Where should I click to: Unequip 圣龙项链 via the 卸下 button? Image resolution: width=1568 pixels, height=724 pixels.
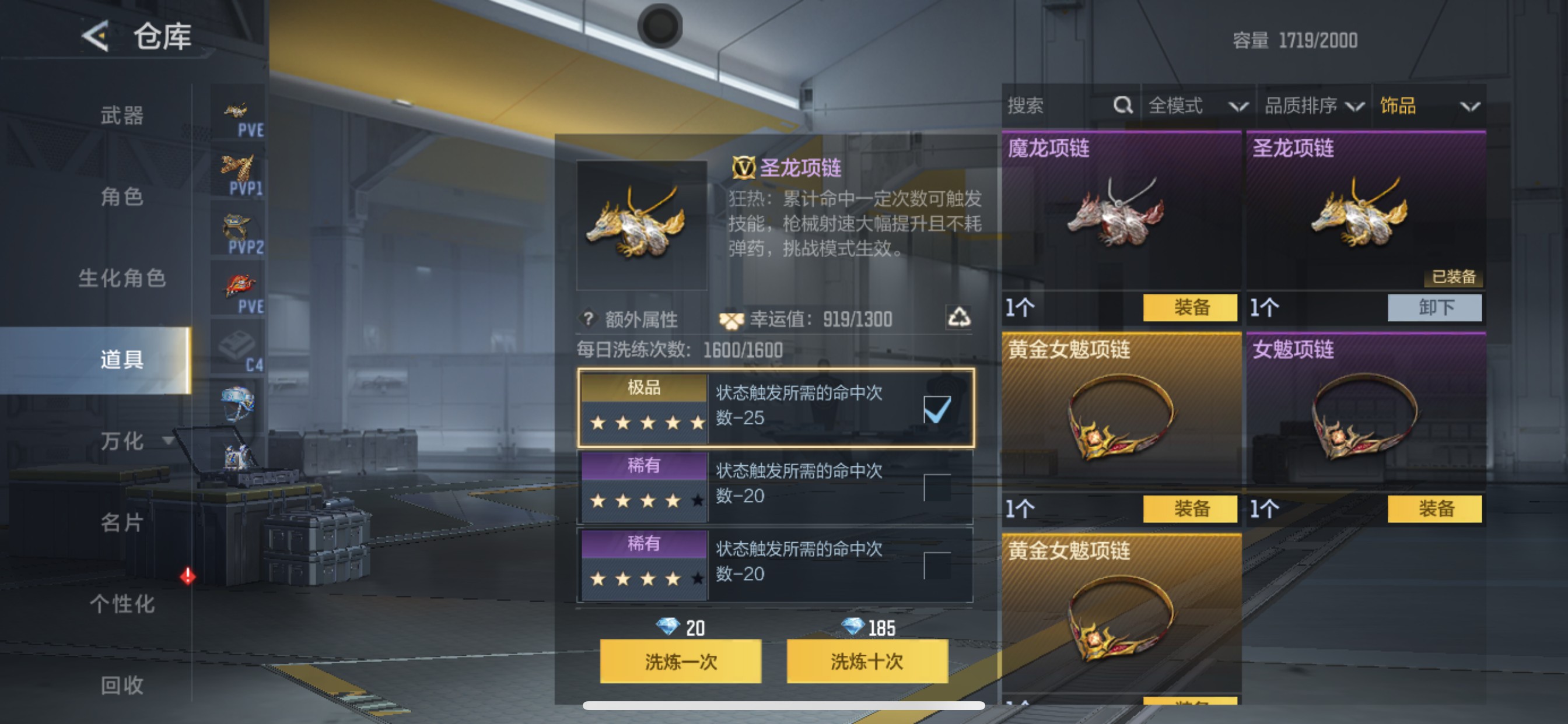coord(1434,307)
